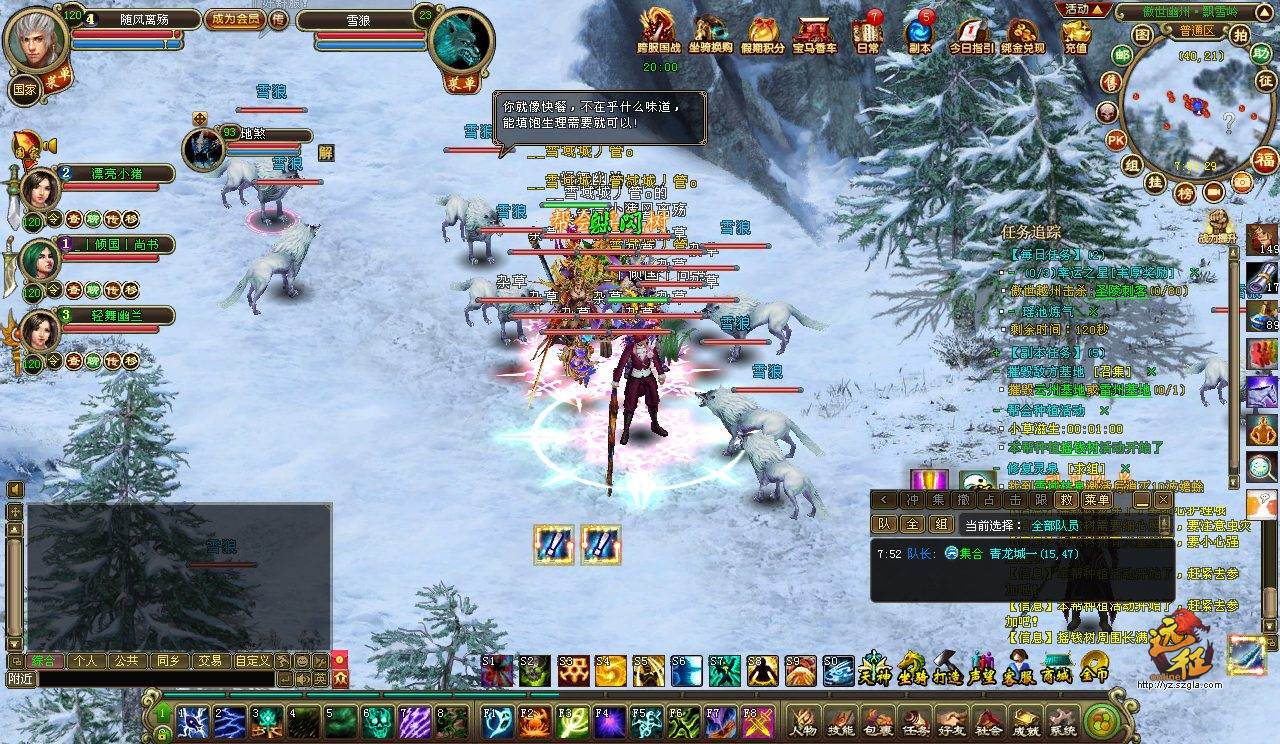1280x744 pixels.
Task: Activate the skull skill in slot 6
Action: [379, 720]
